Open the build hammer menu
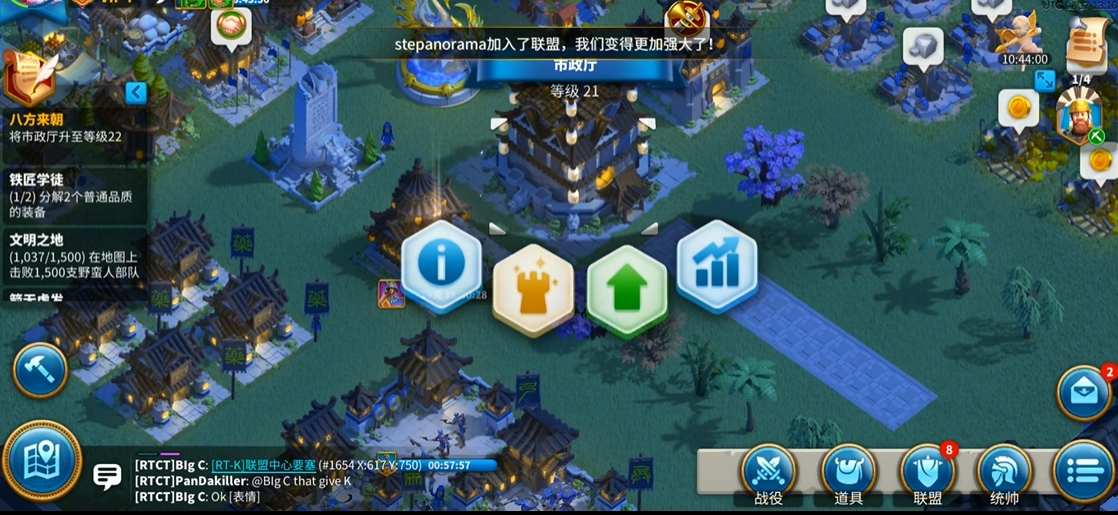The height and width of the screenshot is (515, 1118). click(40, 369)
